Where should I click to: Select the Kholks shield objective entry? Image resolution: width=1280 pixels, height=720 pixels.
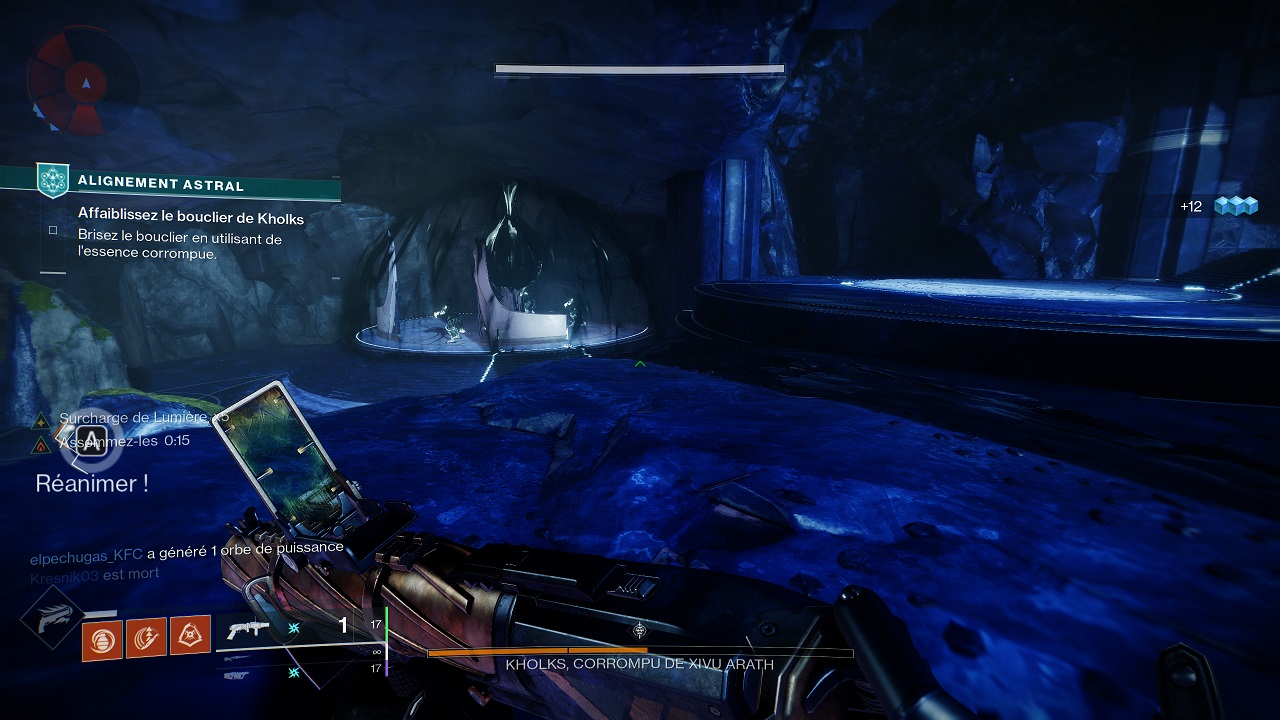[x=190, y=217]
